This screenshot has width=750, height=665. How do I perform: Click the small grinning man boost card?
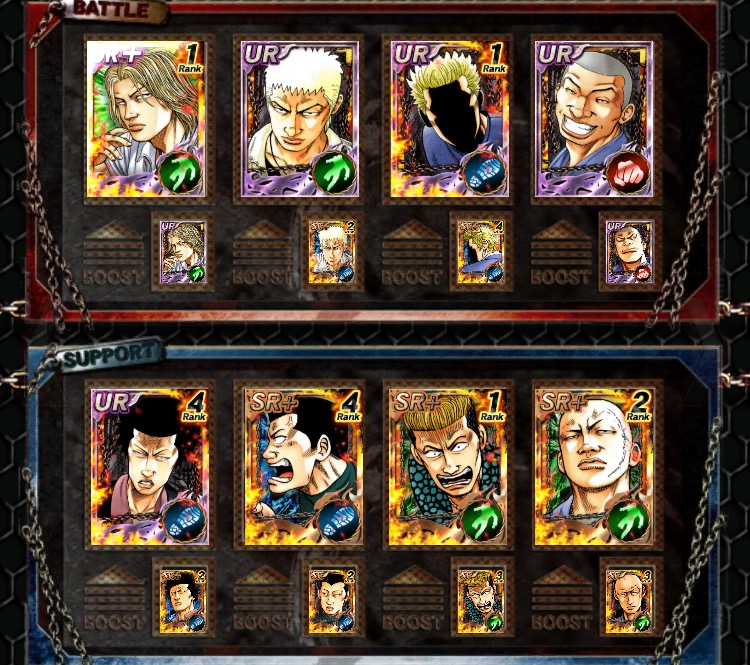click(630, 252)
